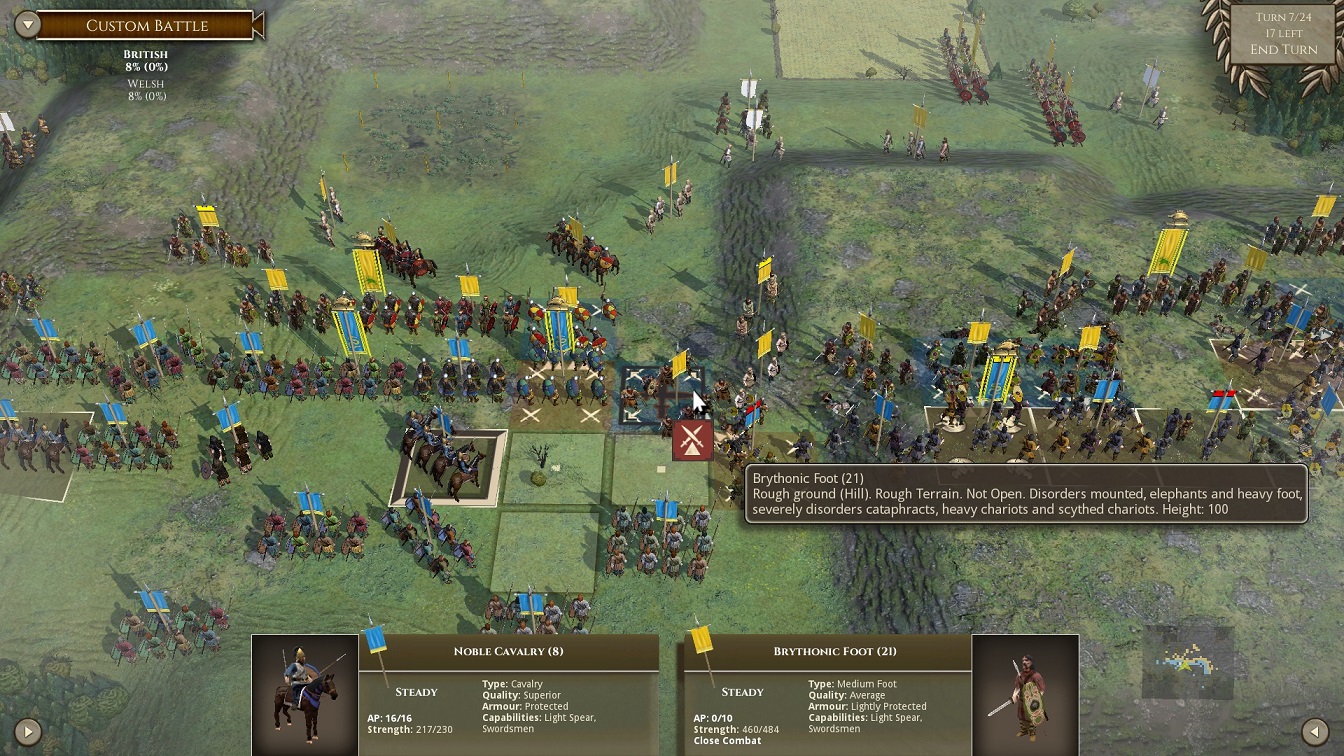Click the round arrow button at bottom-left
This screenshot has height=756, width=1344.
[27, 731]
